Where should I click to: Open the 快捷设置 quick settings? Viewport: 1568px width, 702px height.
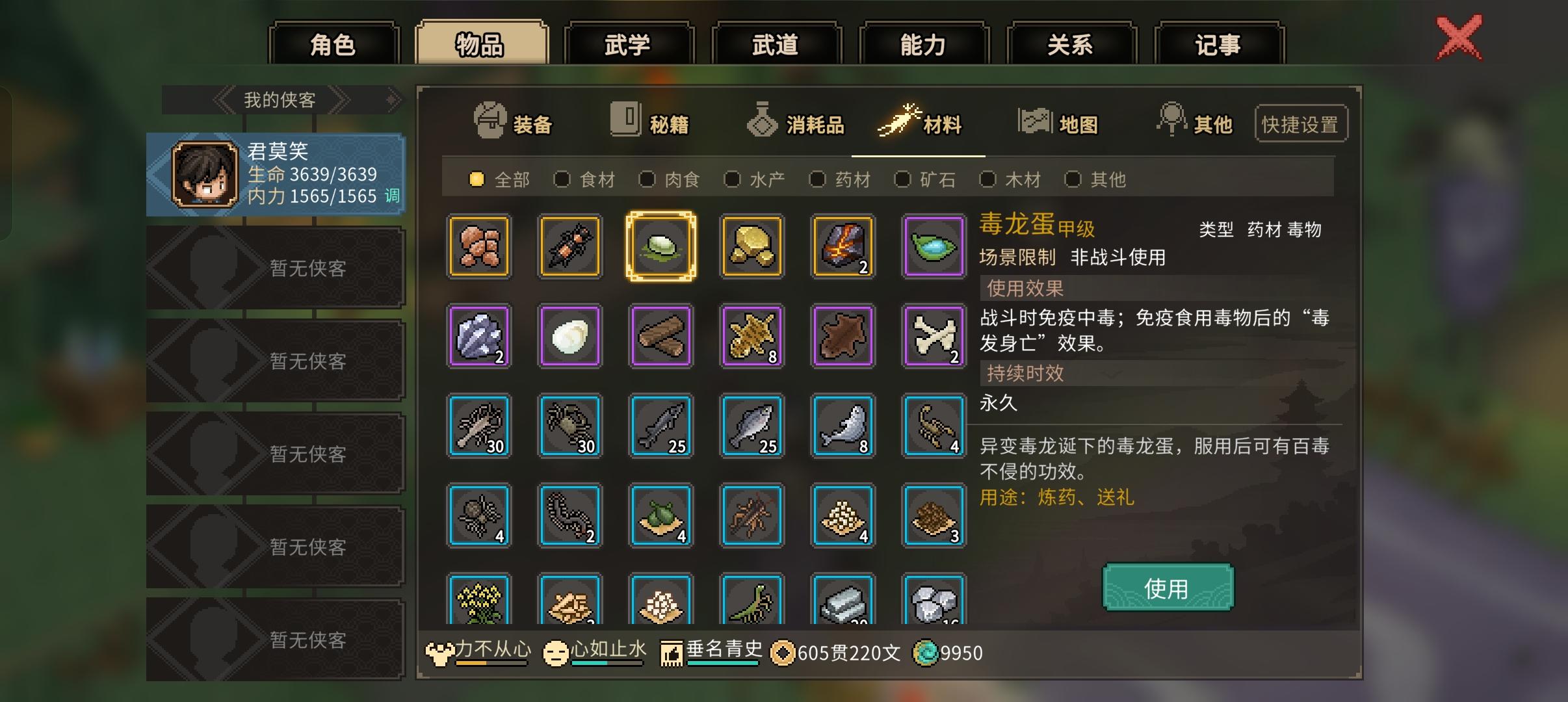[1301, 123]
